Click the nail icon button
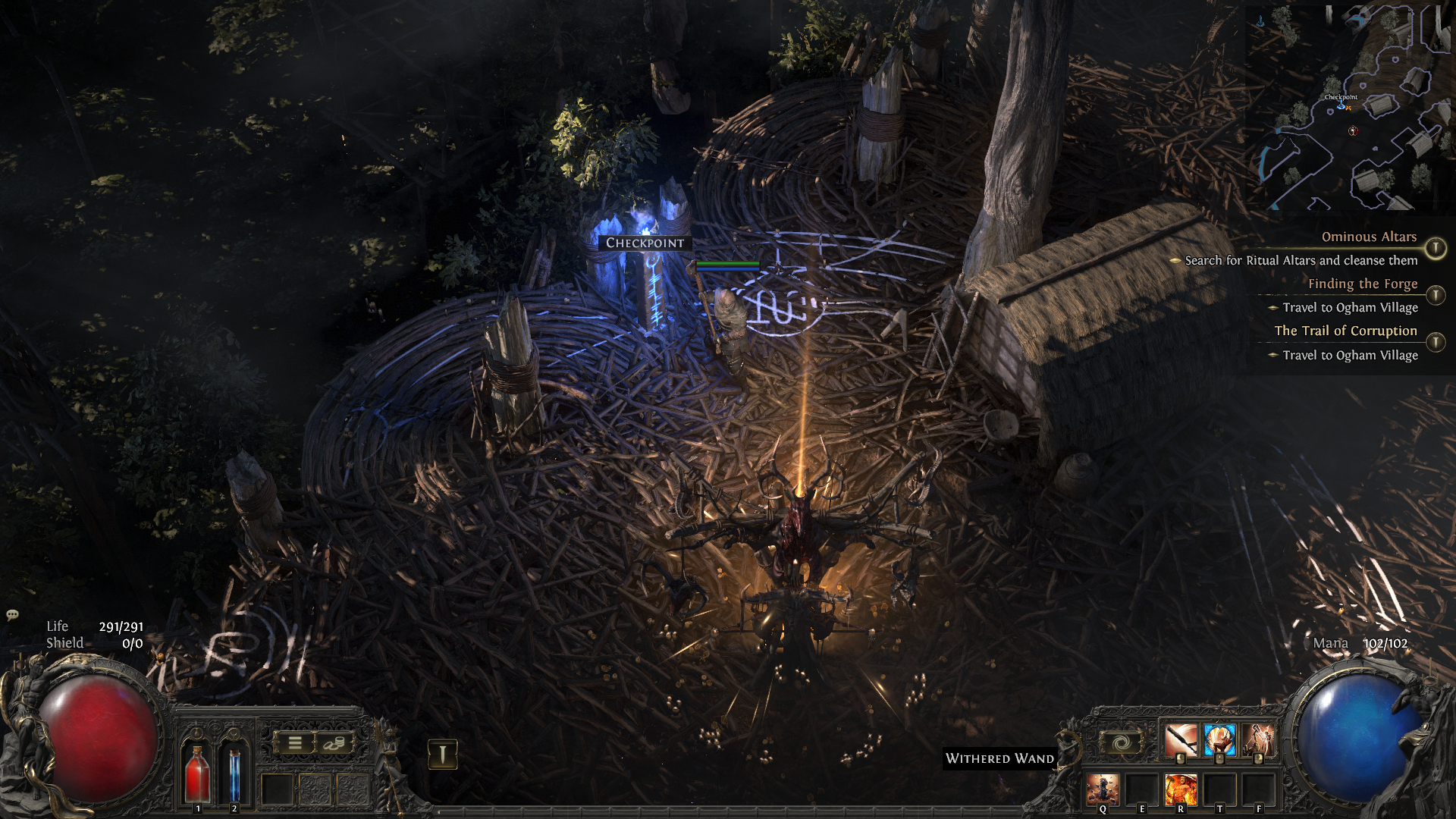Screen dimensions: 1456x819 point(443,754)
